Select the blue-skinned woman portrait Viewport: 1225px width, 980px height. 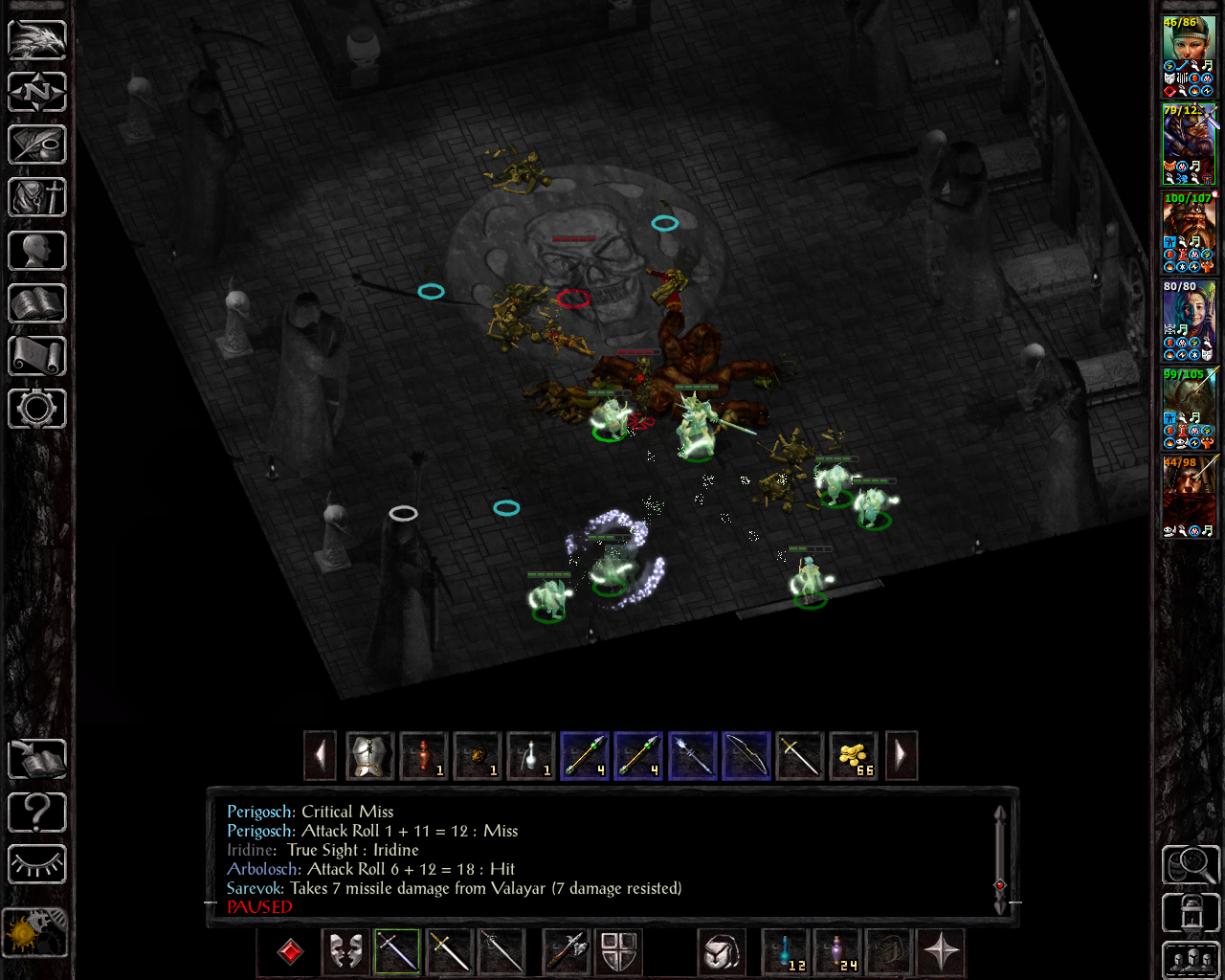pyautogui.click(x=1189, y=320)
